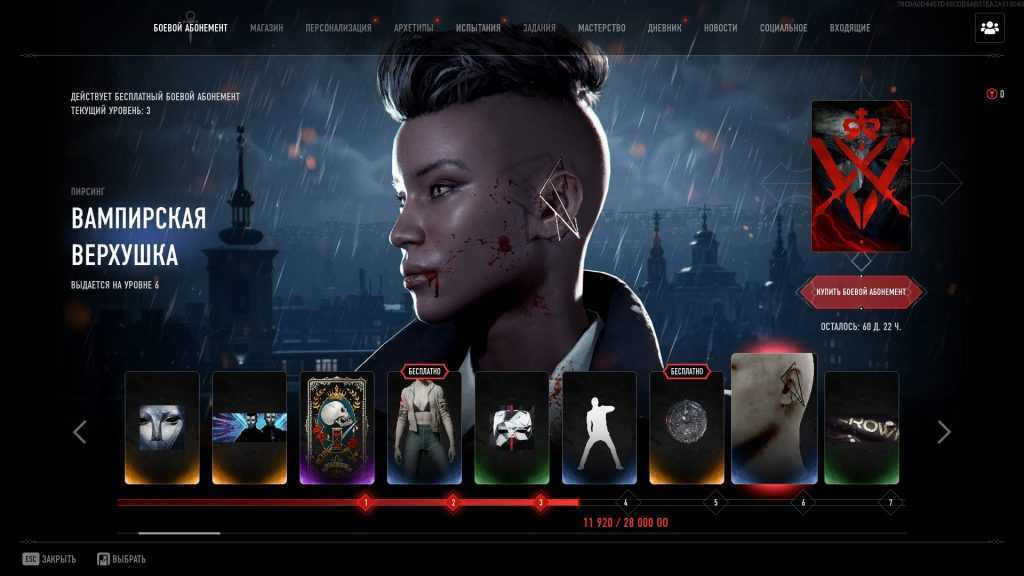The image size is (1024, 576).
Task: Show next rewards with right arrow
Action: (x=943, y=432)
